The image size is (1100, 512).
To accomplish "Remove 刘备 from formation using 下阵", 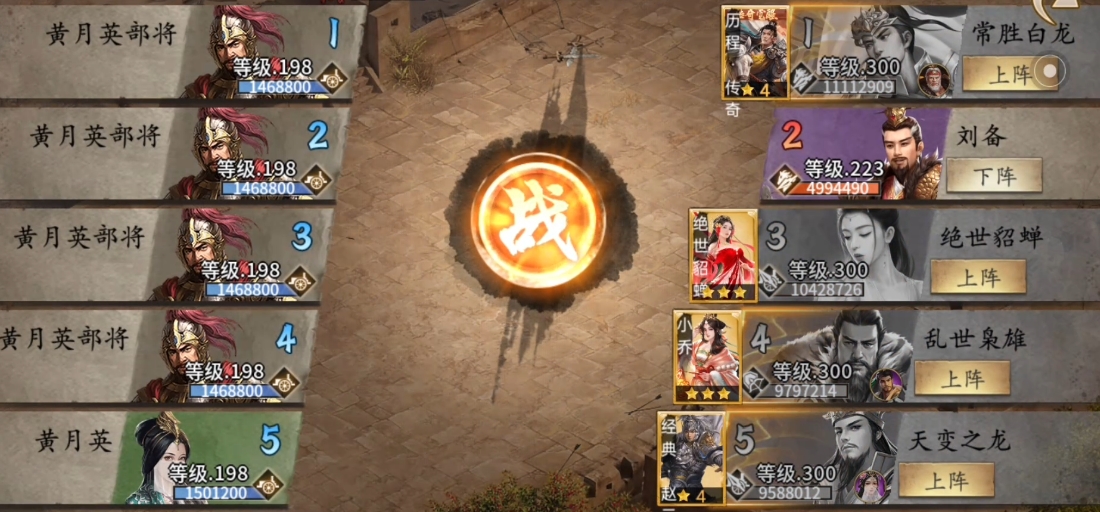I will point(993,176).
